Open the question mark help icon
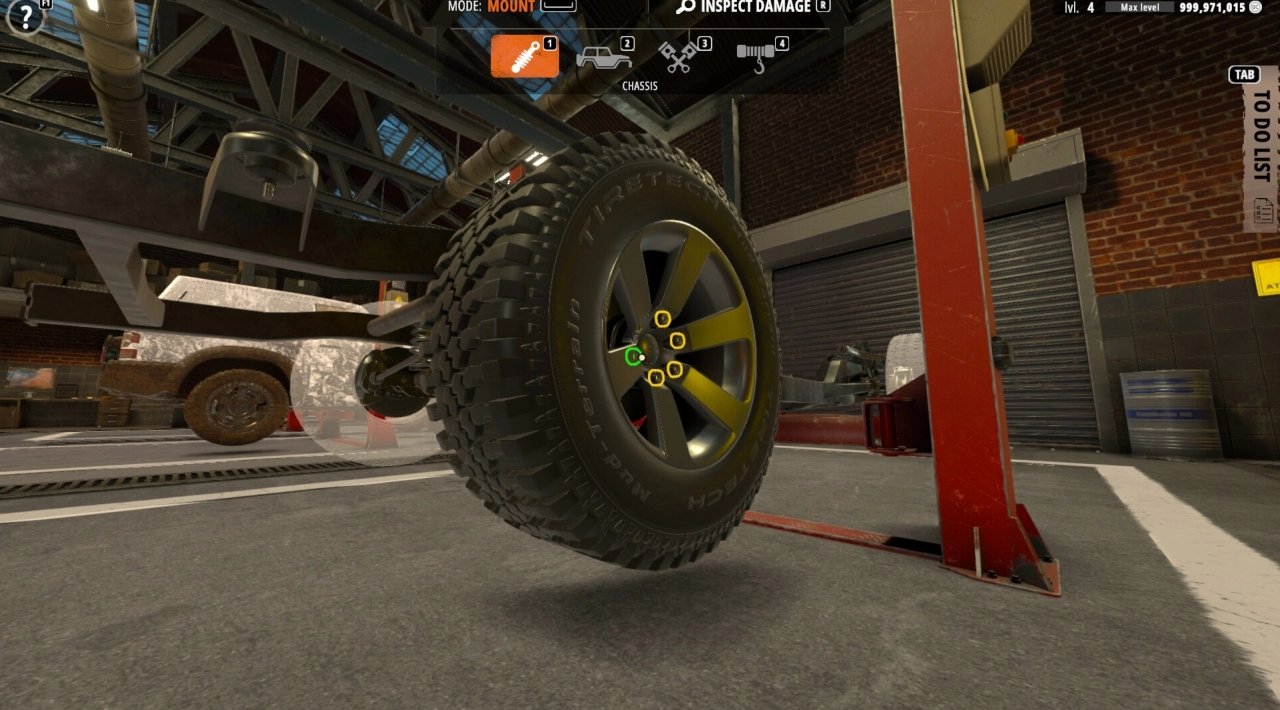This screenshot has width=1280, height=710. [x=25, y=18]
